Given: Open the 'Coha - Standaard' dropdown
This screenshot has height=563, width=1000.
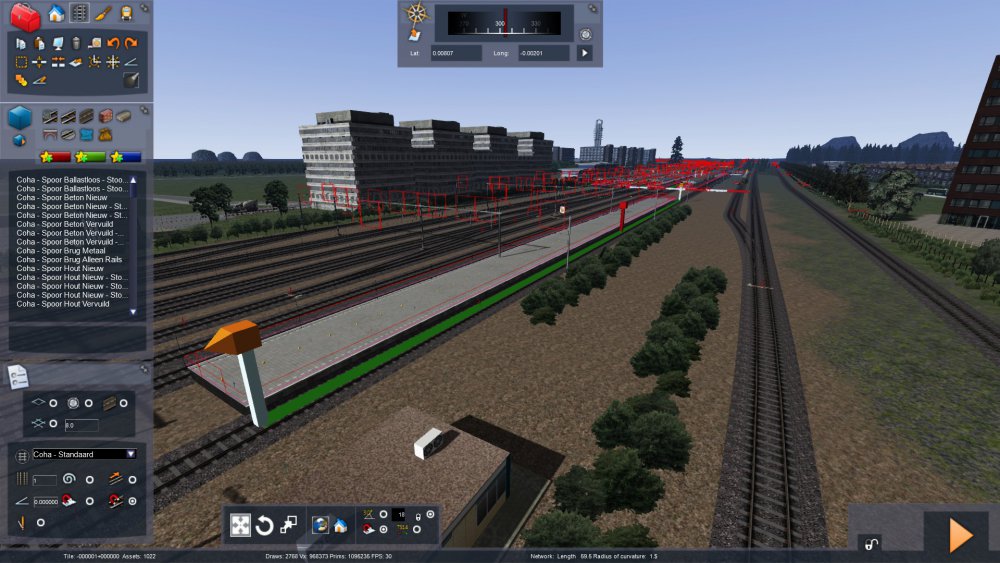Looking at the screenshot, I should point(84,454).
